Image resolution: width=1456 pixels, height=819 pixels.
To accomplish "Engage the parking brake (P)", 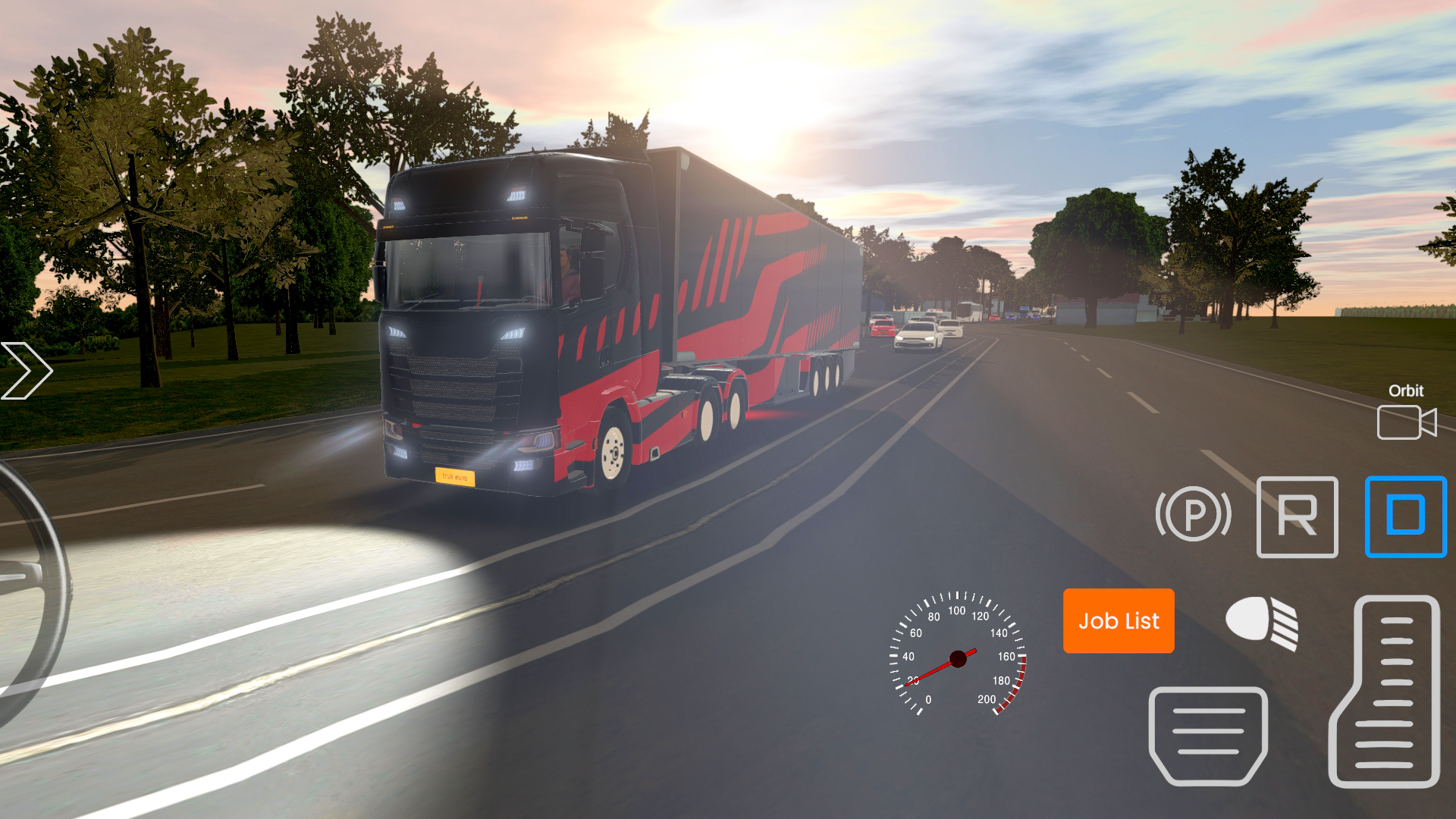I will pos(1194,515).
